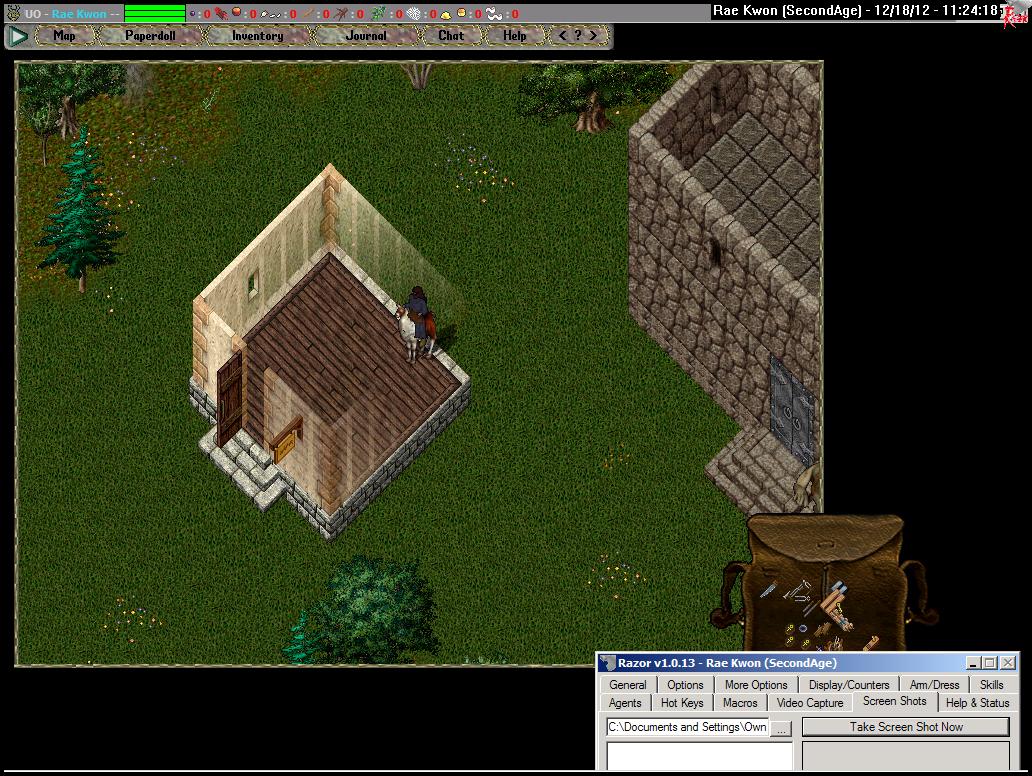Pick the blue ring in the backpack
Screen dimensions: 1032x776
tap(802, 628)
